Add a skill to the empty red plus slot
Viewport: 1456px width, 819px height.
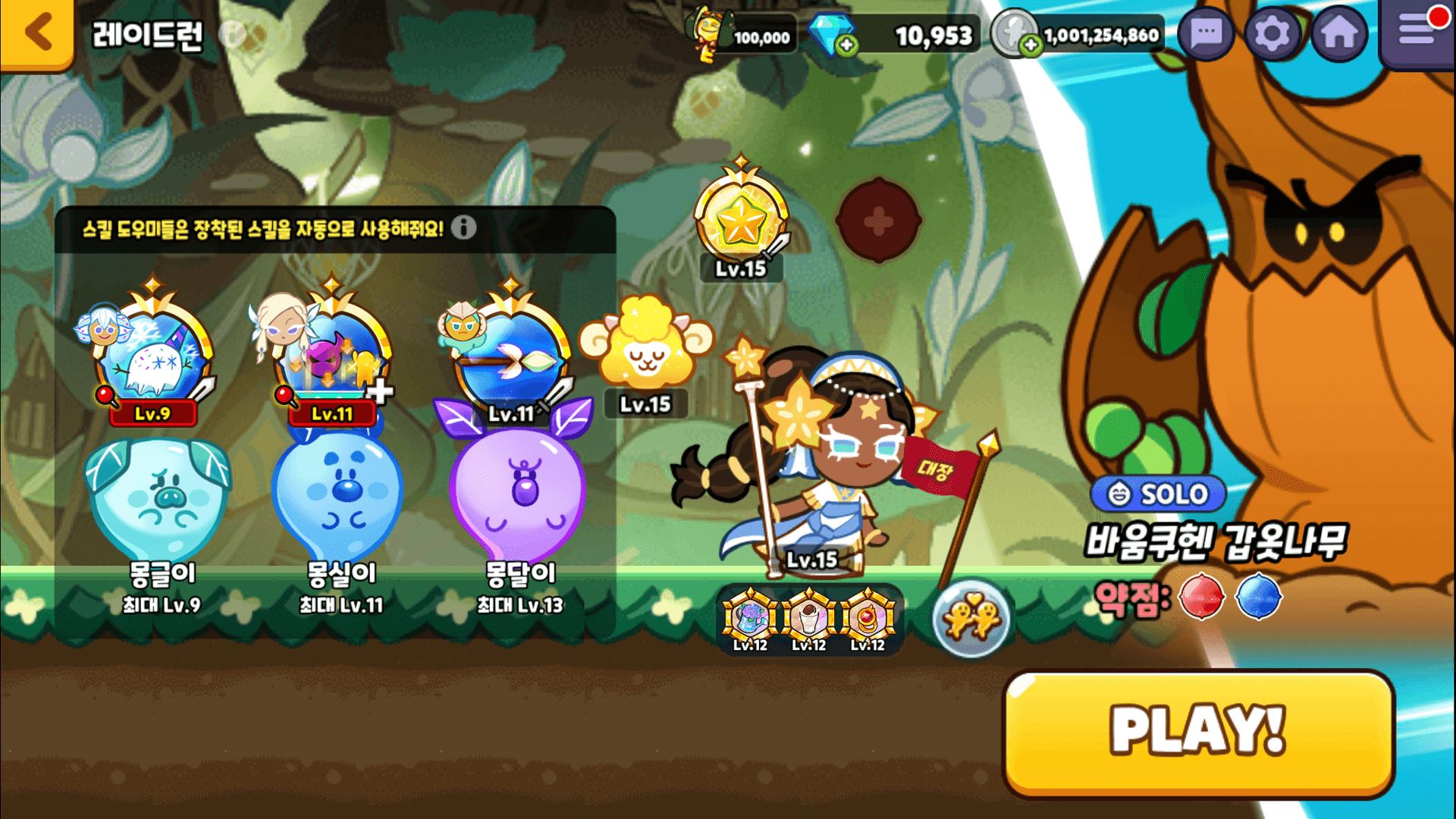click(878, 221)
